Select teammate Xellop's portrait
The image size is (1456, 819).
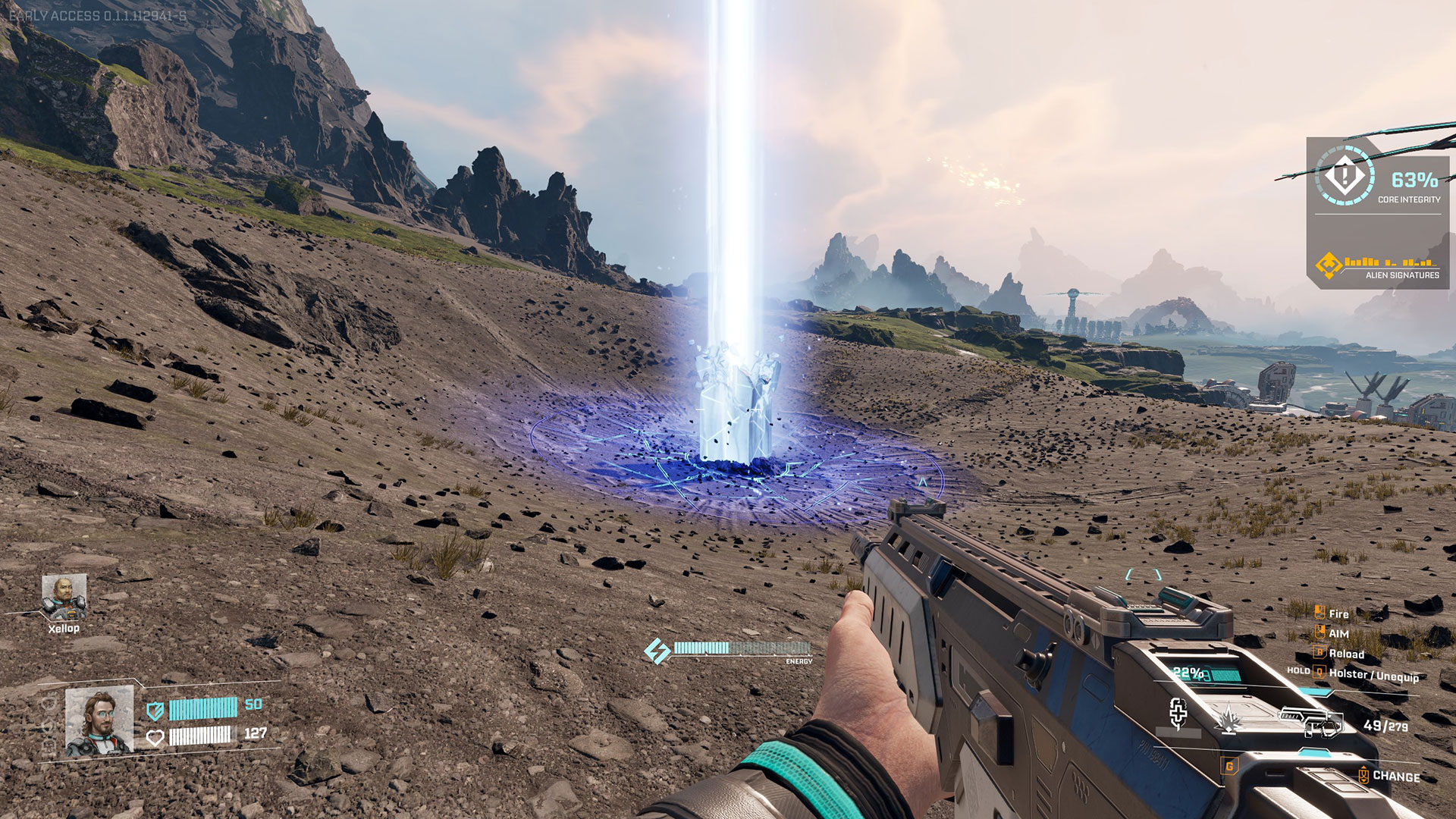pyautogui.click(x=64, y=597)
